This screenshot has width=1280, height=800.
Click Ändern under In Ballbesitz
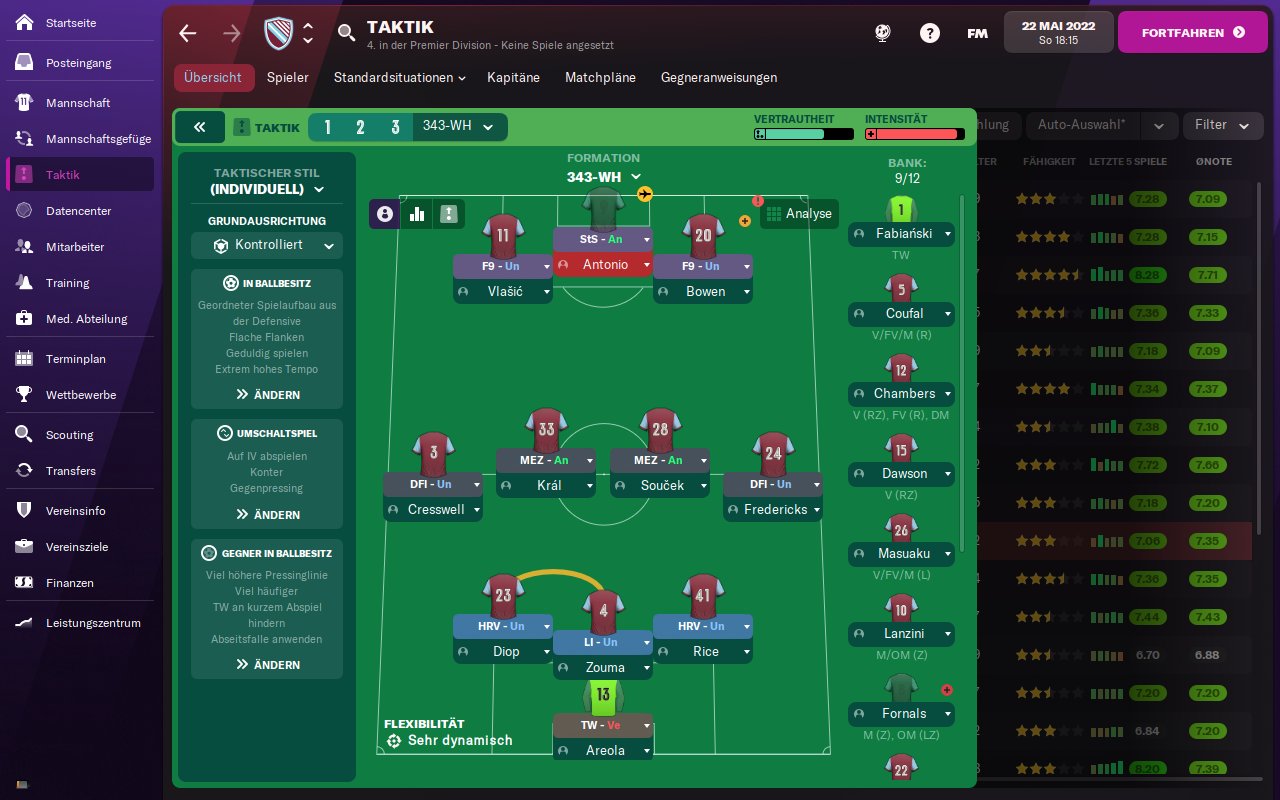point(267,395)
